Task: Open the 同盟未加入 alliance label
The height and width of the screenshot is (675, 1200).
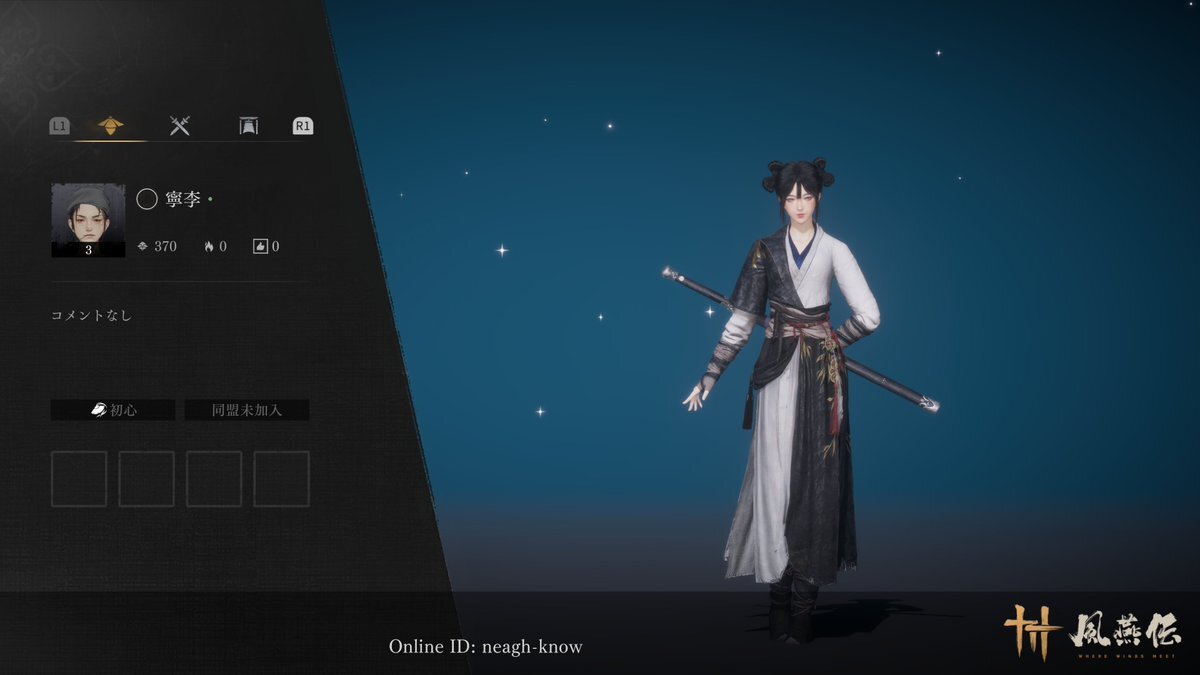Action: point(247,410)
